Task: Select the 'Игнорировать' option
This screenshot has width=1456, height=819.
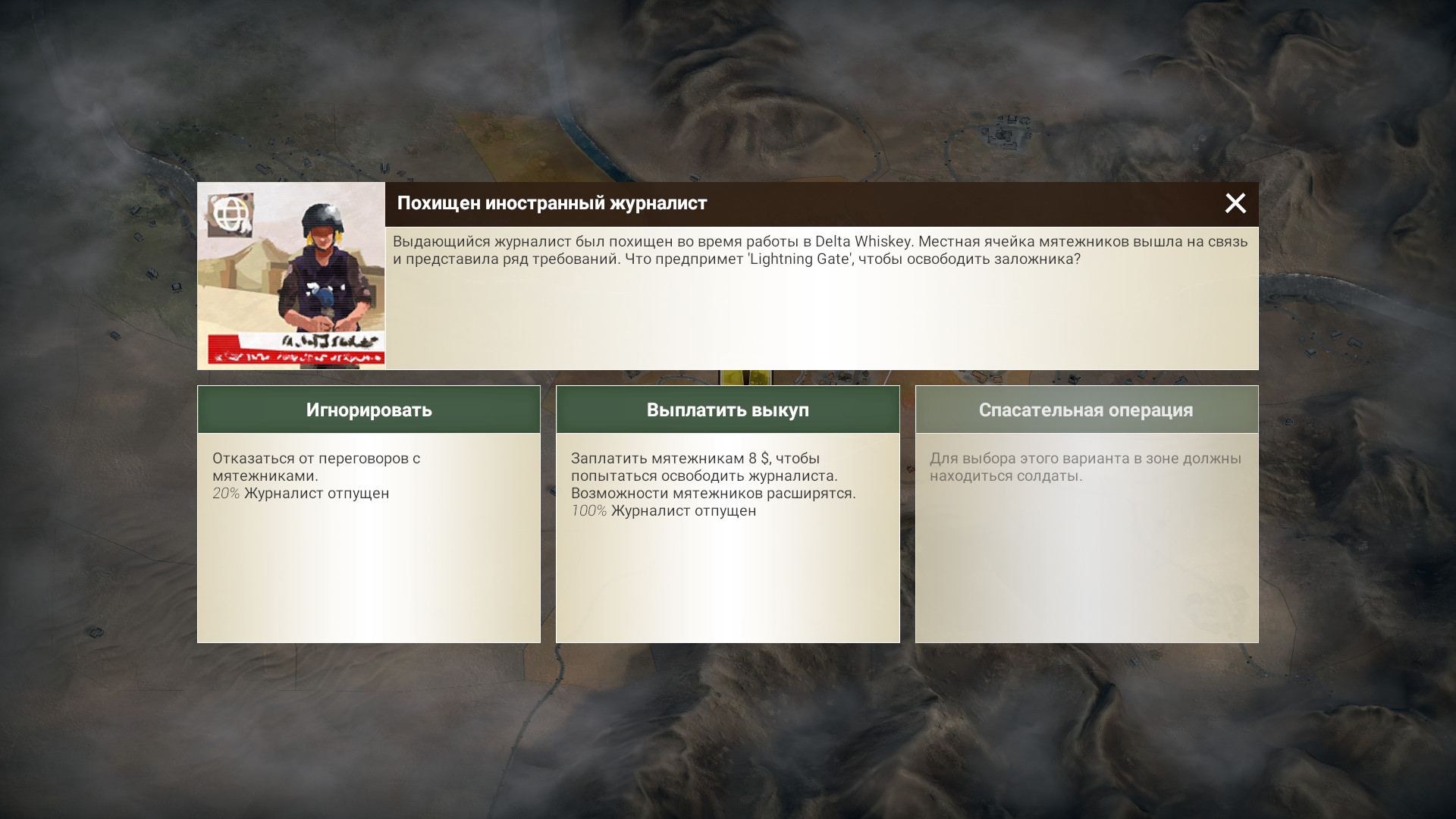Action: click(x=369, y=409)
